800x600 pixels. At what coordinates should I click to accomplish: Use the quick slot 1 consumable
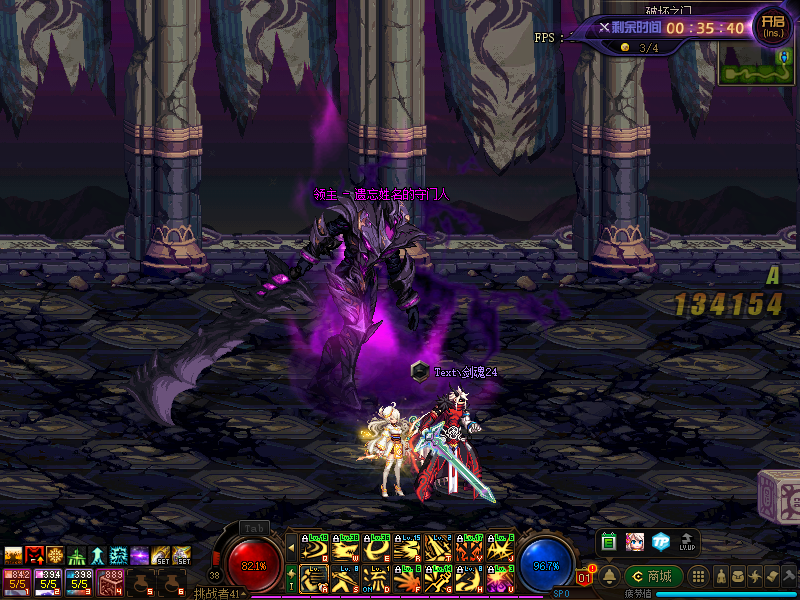point(16,580)
